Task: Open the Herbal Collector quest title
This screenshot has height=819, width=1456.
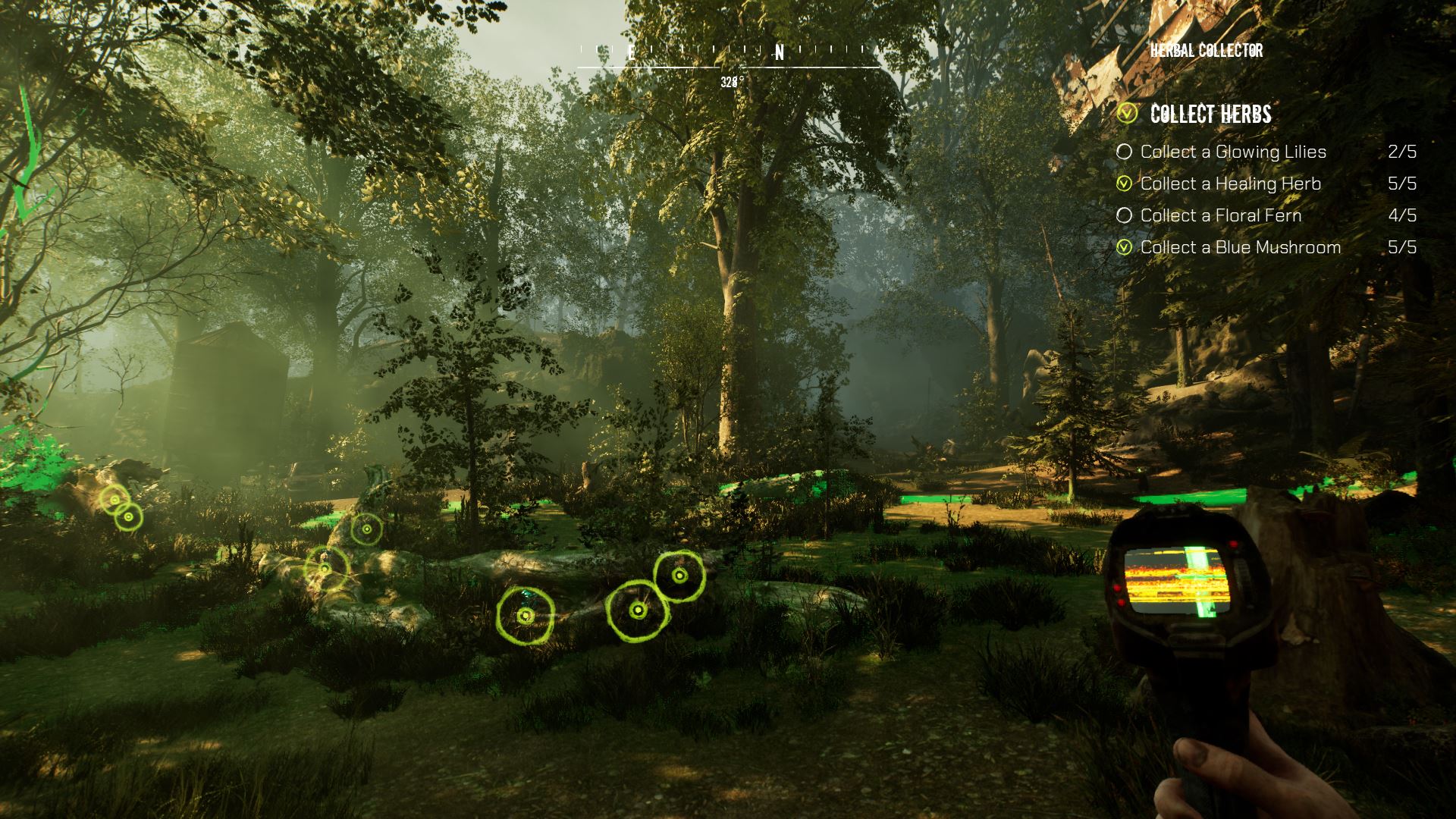Action: (x=1206, y=51)
